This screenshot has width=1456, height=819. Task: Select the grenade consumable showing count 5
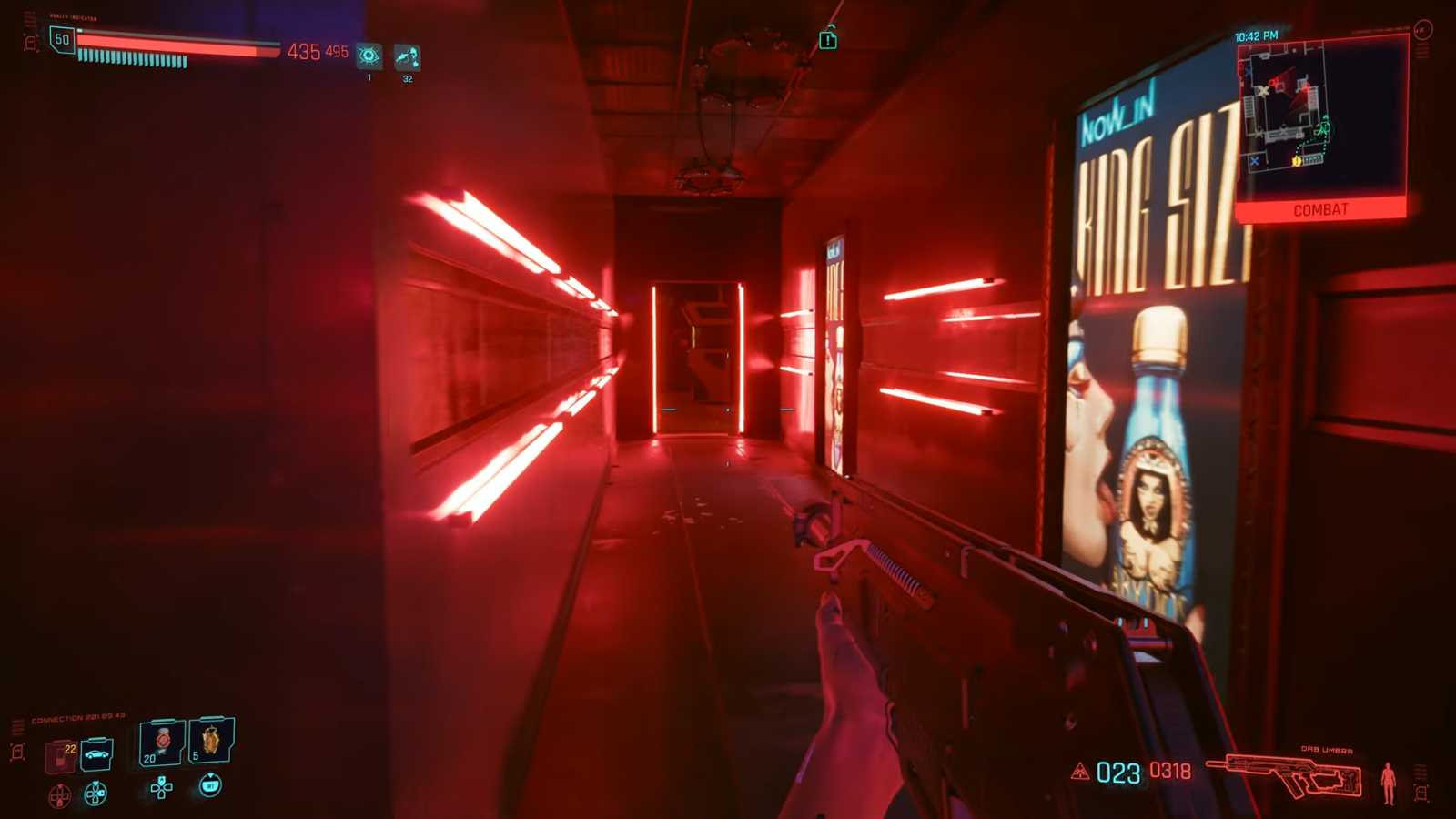point(211,742)
